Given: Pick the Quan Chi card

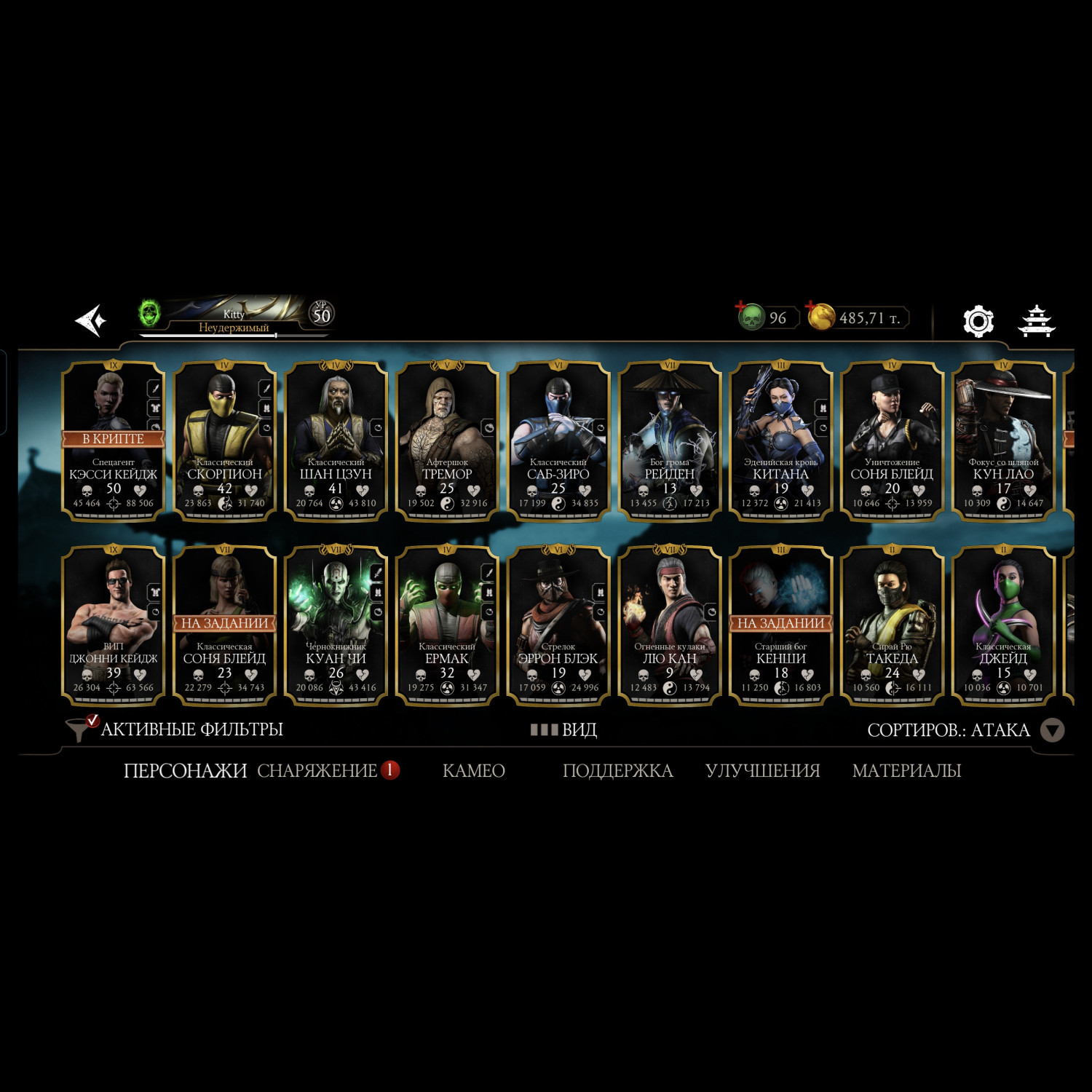Looking at the screenshot, I should coord(336,625).
